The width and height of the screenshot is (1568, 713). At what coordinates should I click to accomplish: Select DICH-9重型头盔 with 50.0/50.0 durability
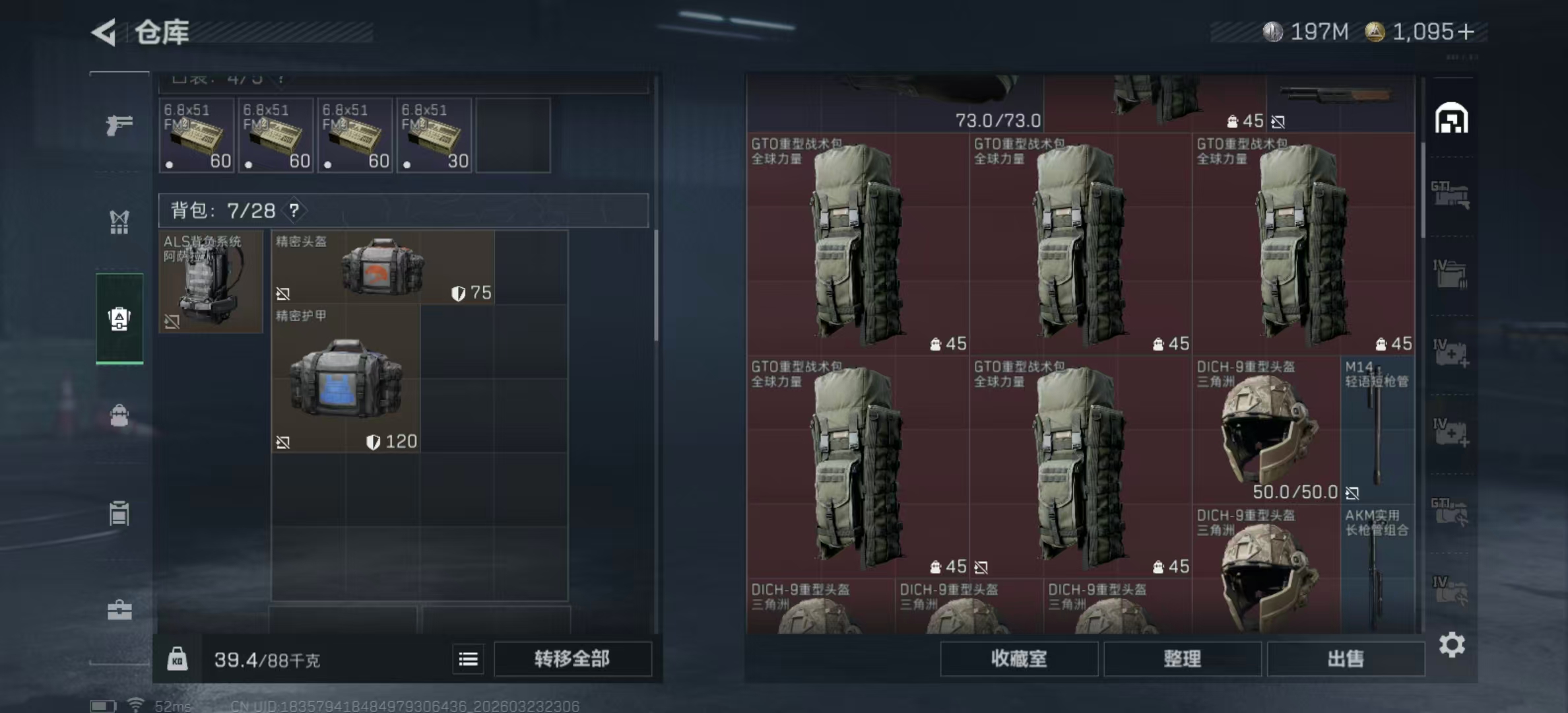pos(1266,430)
